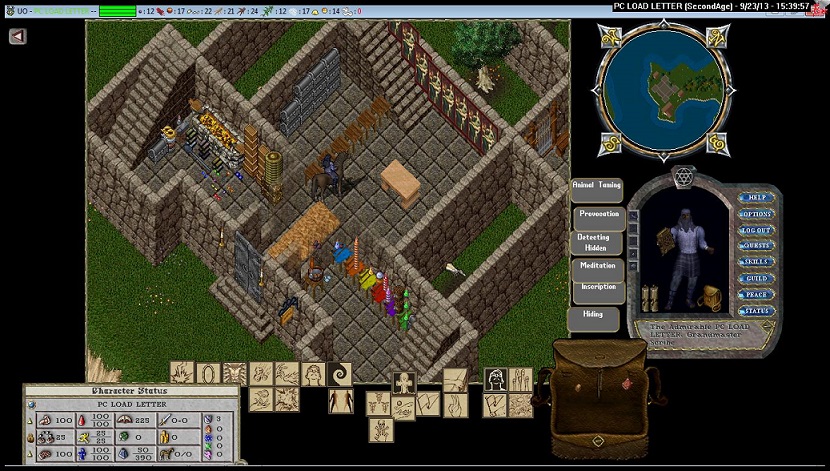
Task: Open the Guild window
Action: 756,278
